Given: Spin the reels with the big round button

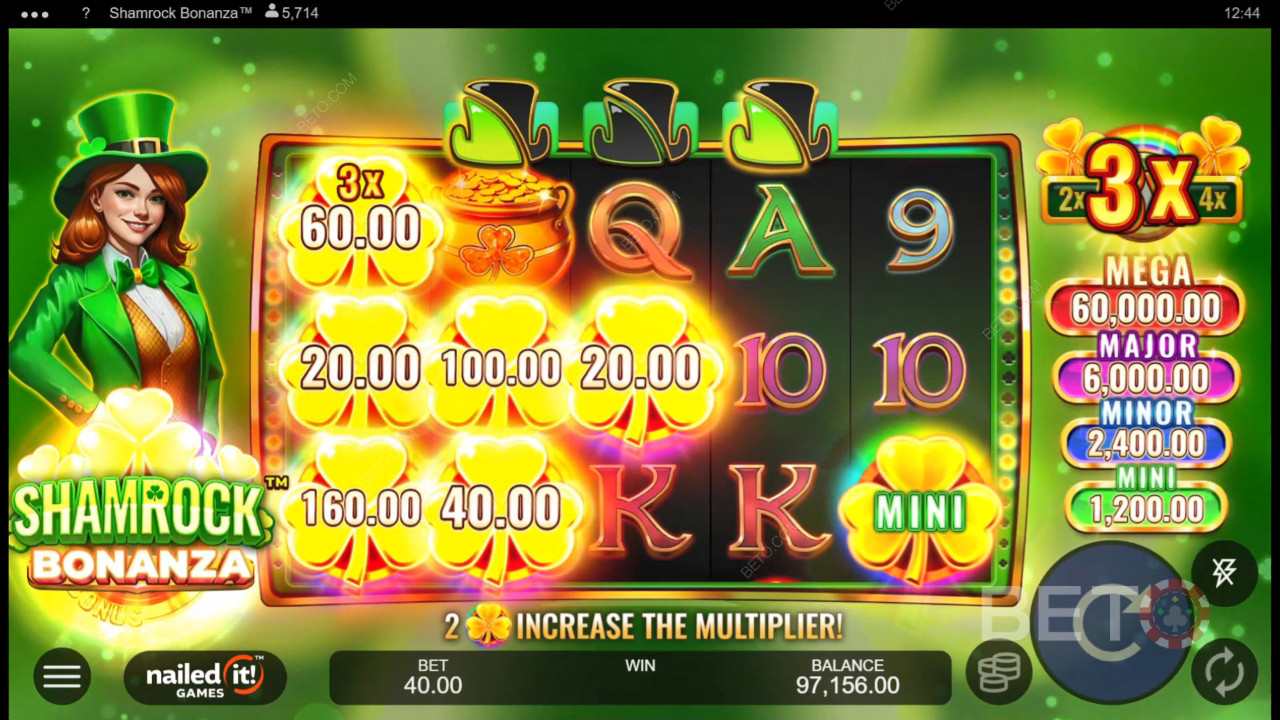Looking at the screenshot, I should [1111, 622].
